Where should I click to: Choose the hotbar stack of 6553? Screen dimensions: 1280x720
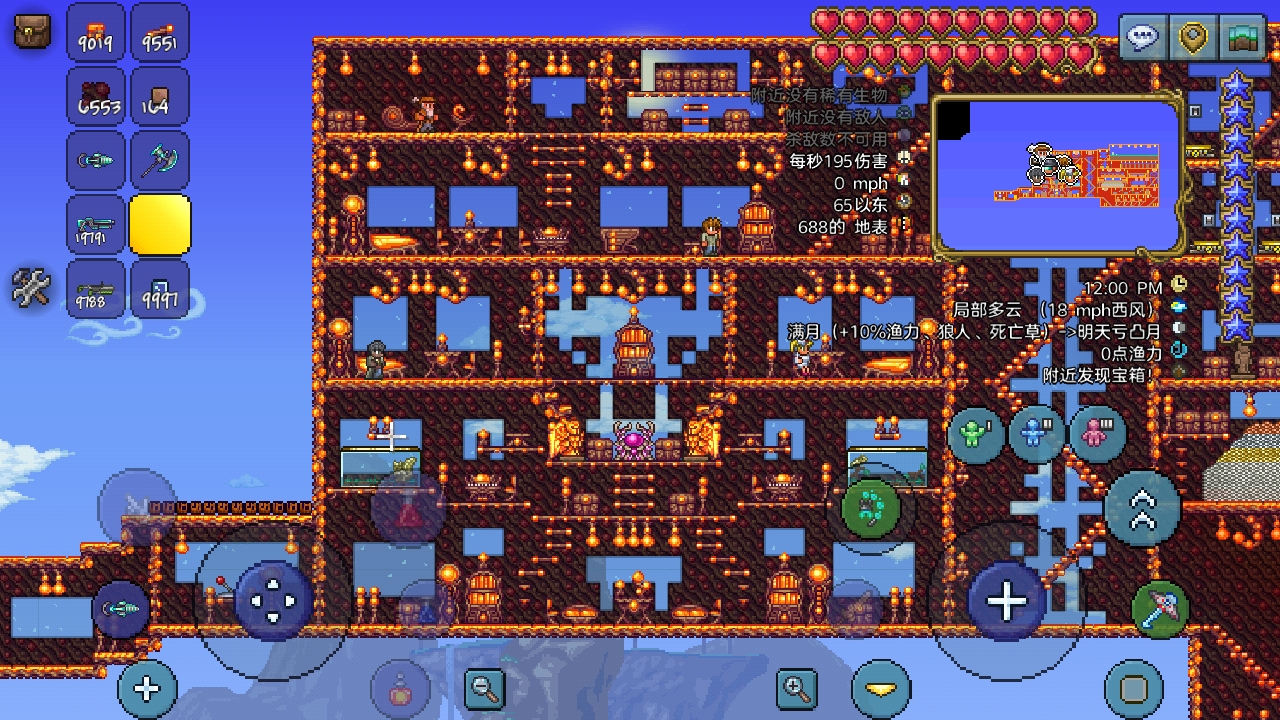(x=96, y=97)
